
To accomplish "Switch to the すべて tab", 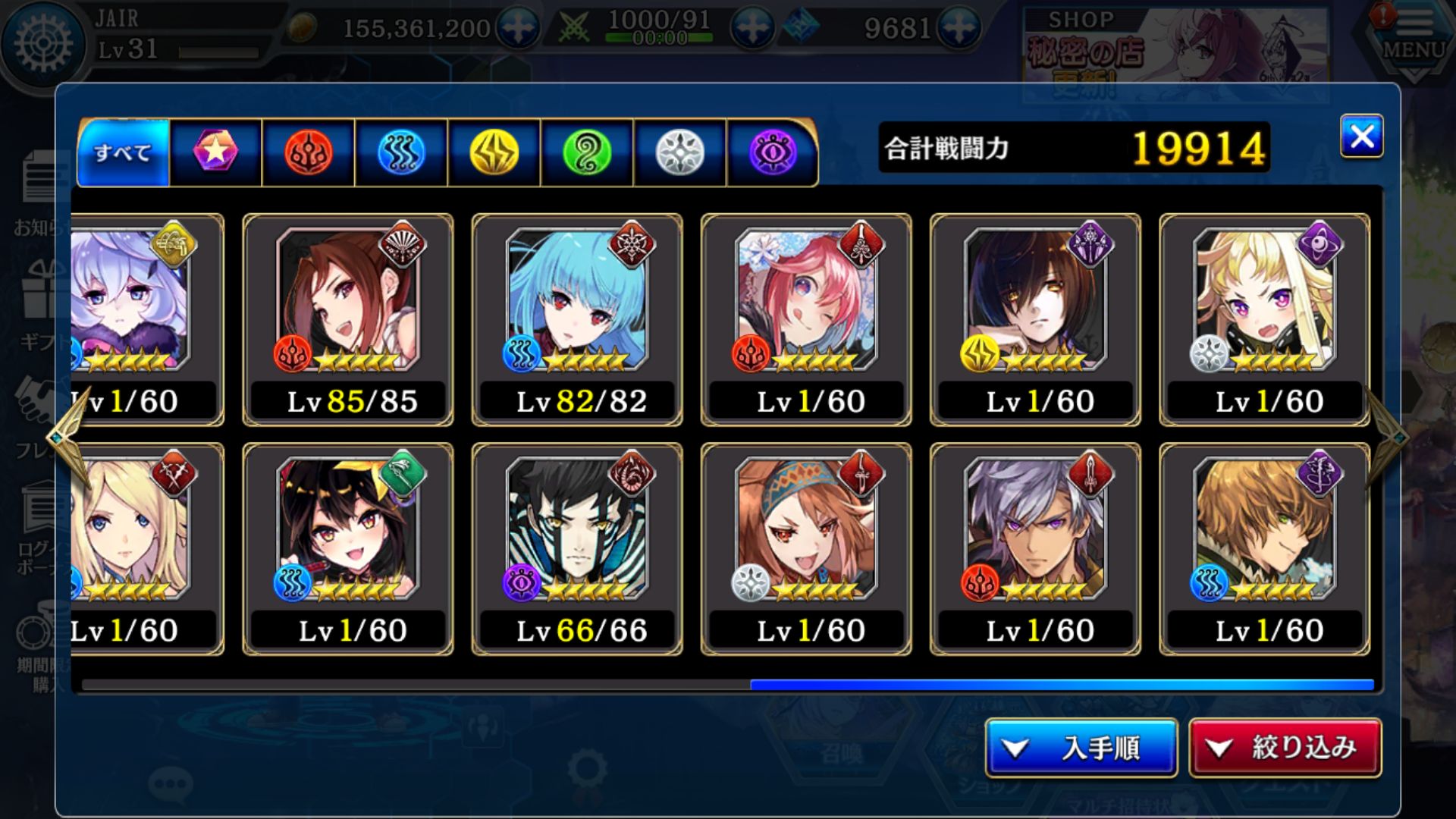I will pyautogui.click(x=123, y=152).
